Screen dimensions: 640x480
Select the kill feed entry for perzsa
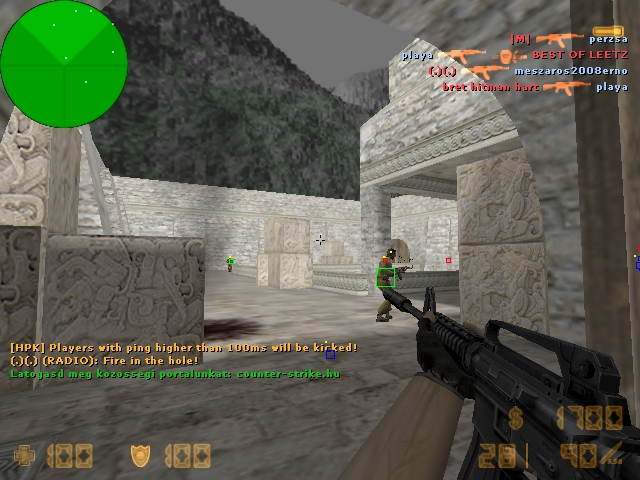pyautogui.click(x=569, y=38)
